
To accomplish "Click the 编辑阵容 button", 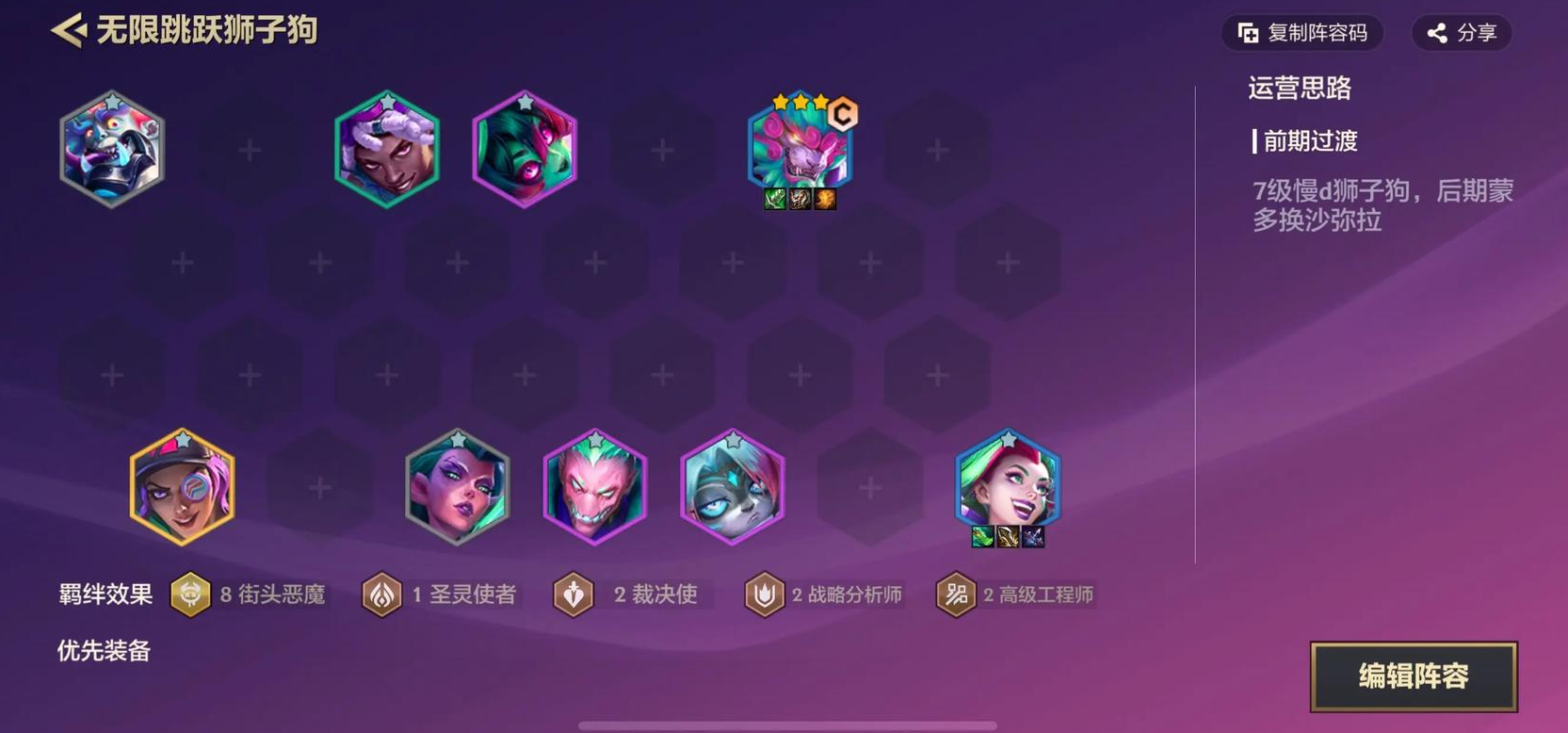I will tap(1414, 676).
